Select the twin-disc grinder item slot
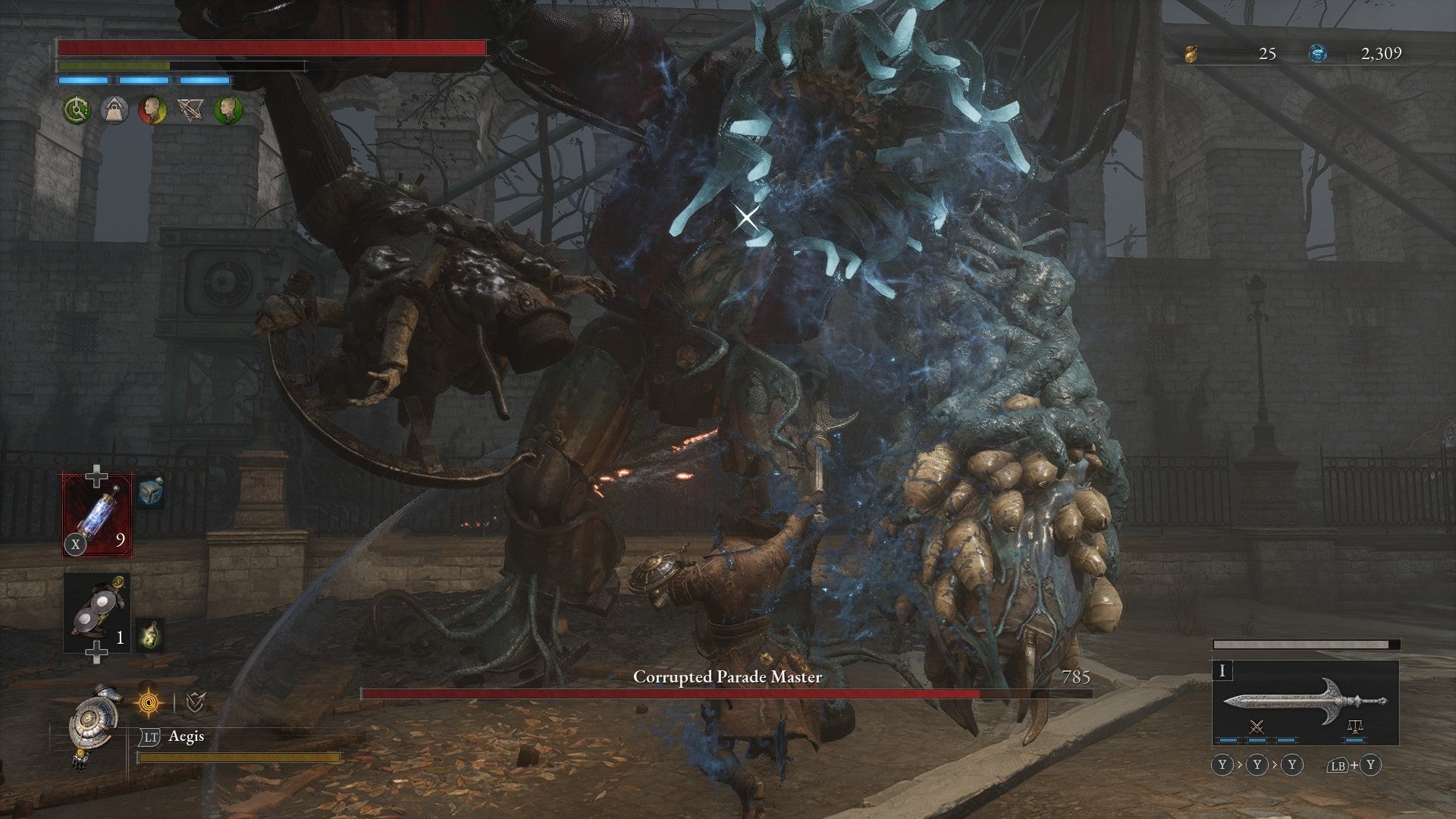Viewport: 1456px width, 819px height. [x=97, y=613]
